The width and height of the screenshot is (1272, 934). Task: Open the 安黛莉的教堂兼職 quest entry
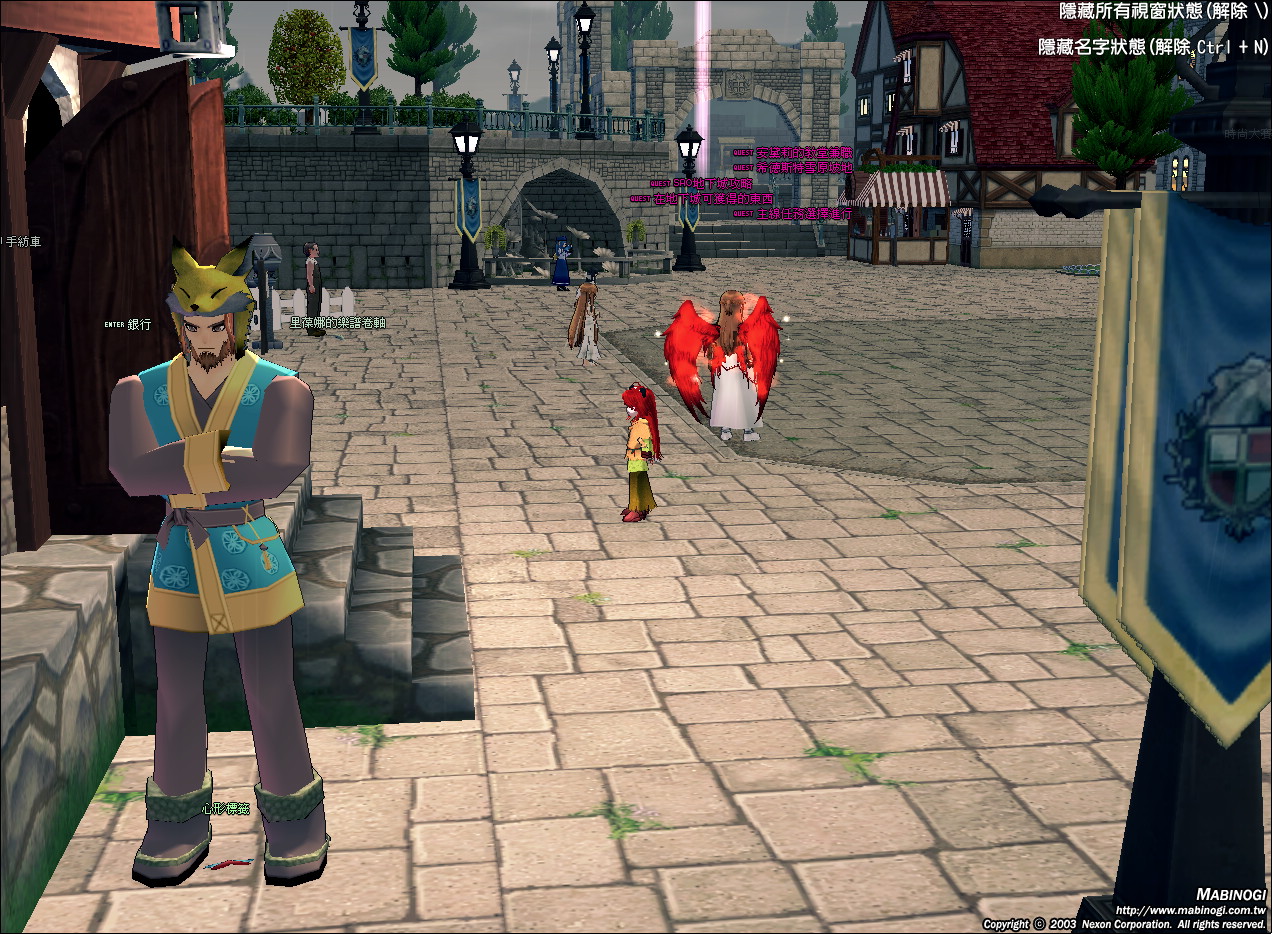(804, 153)
